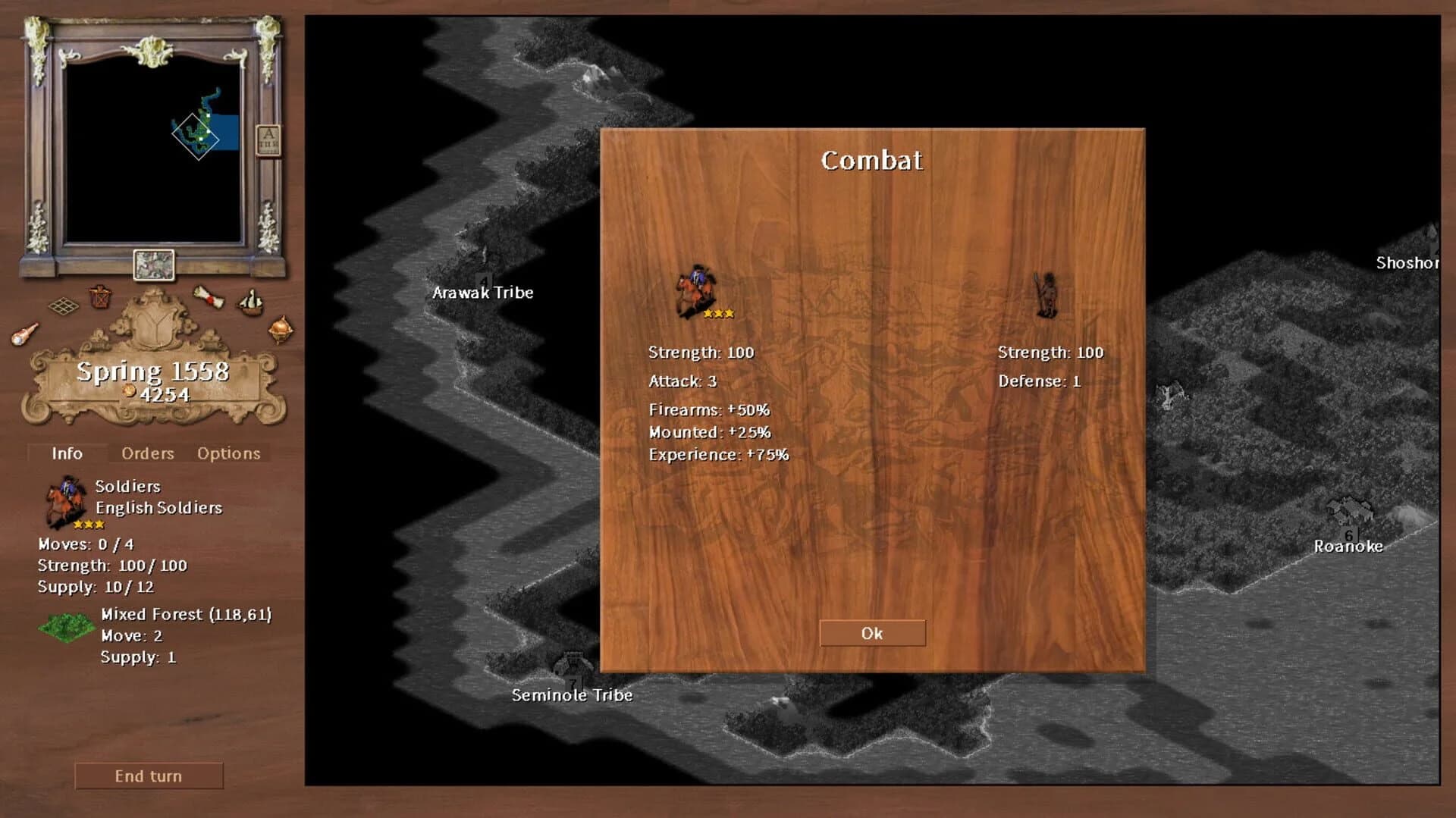This screenshot has width=1456, height=818.
Task: Select the Info tab
Action: [x=67, y=453]
